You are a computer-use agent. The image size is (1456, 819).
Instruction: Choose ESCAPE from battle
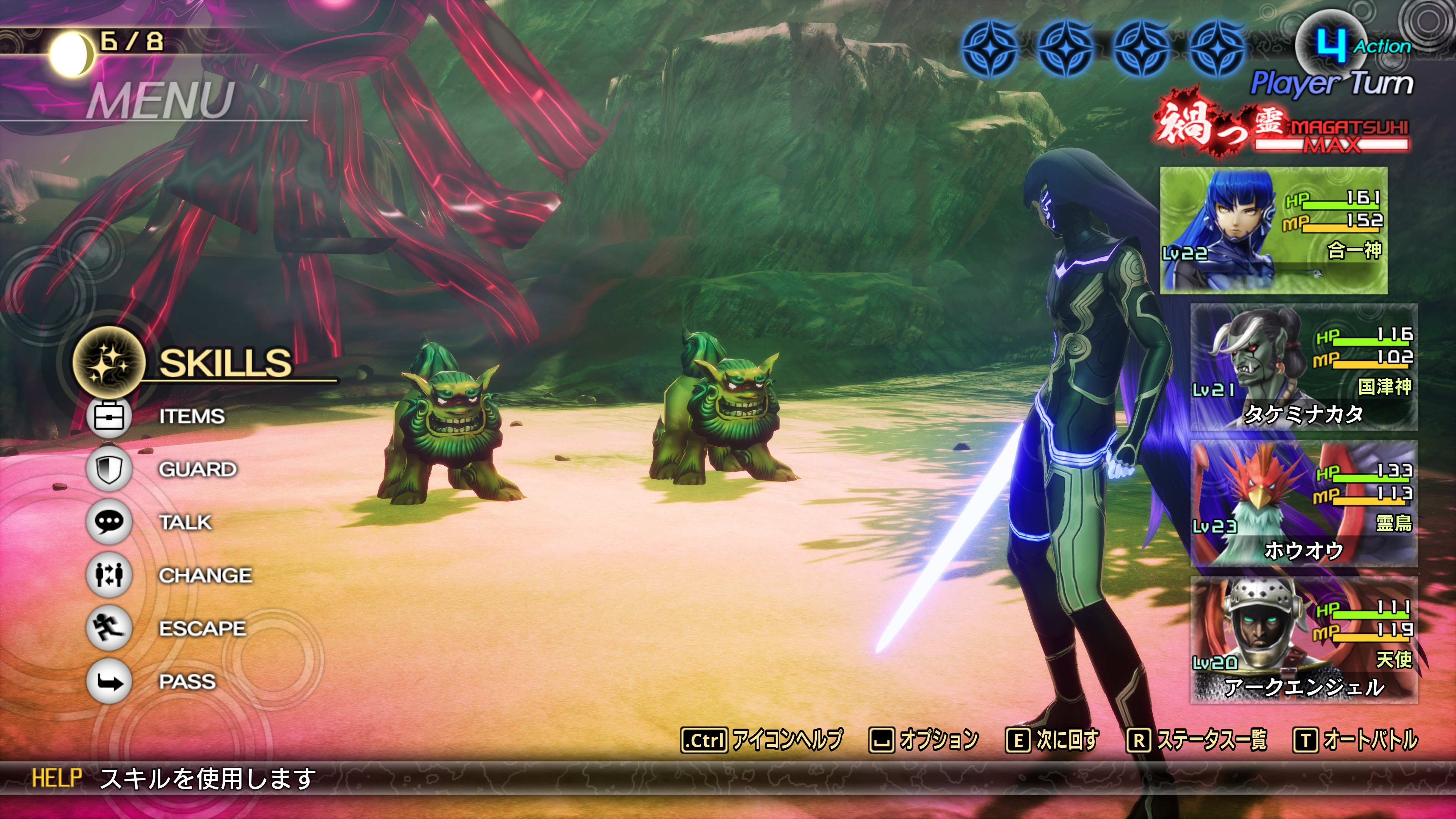click(x=202, y=629)
